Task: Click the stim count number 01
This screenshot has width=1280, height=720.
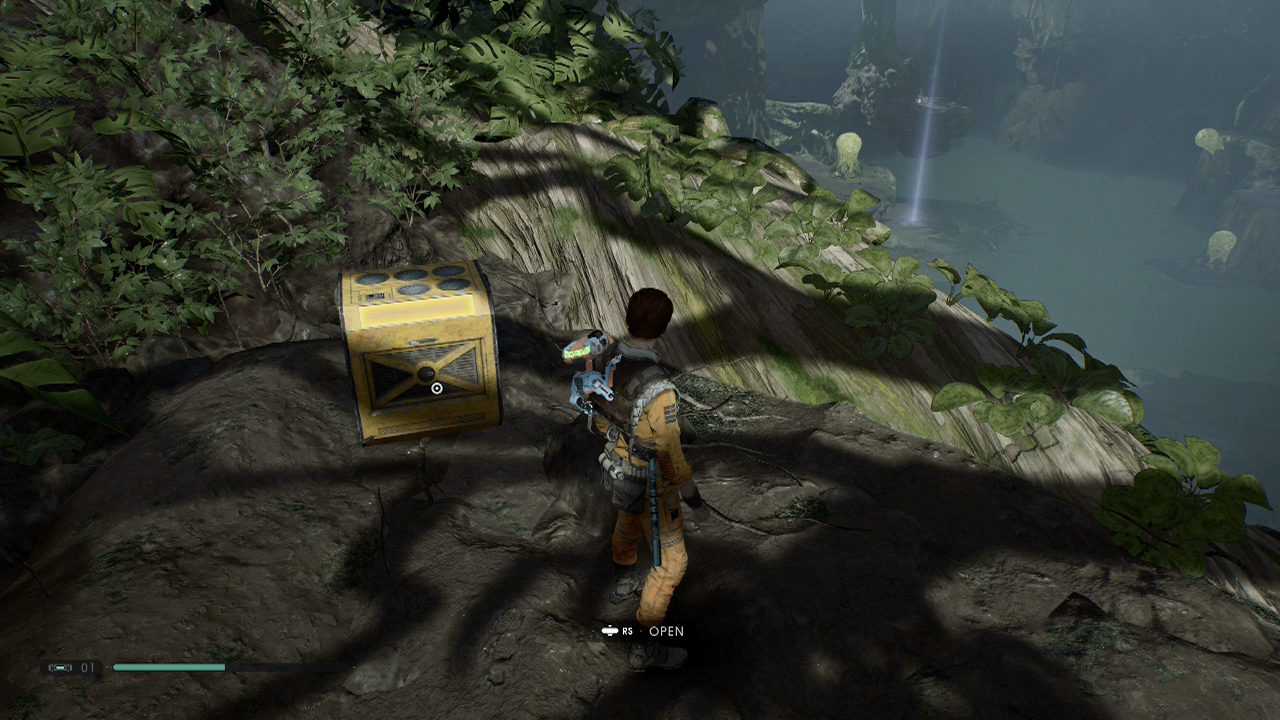Action: (x=87, y=667)
